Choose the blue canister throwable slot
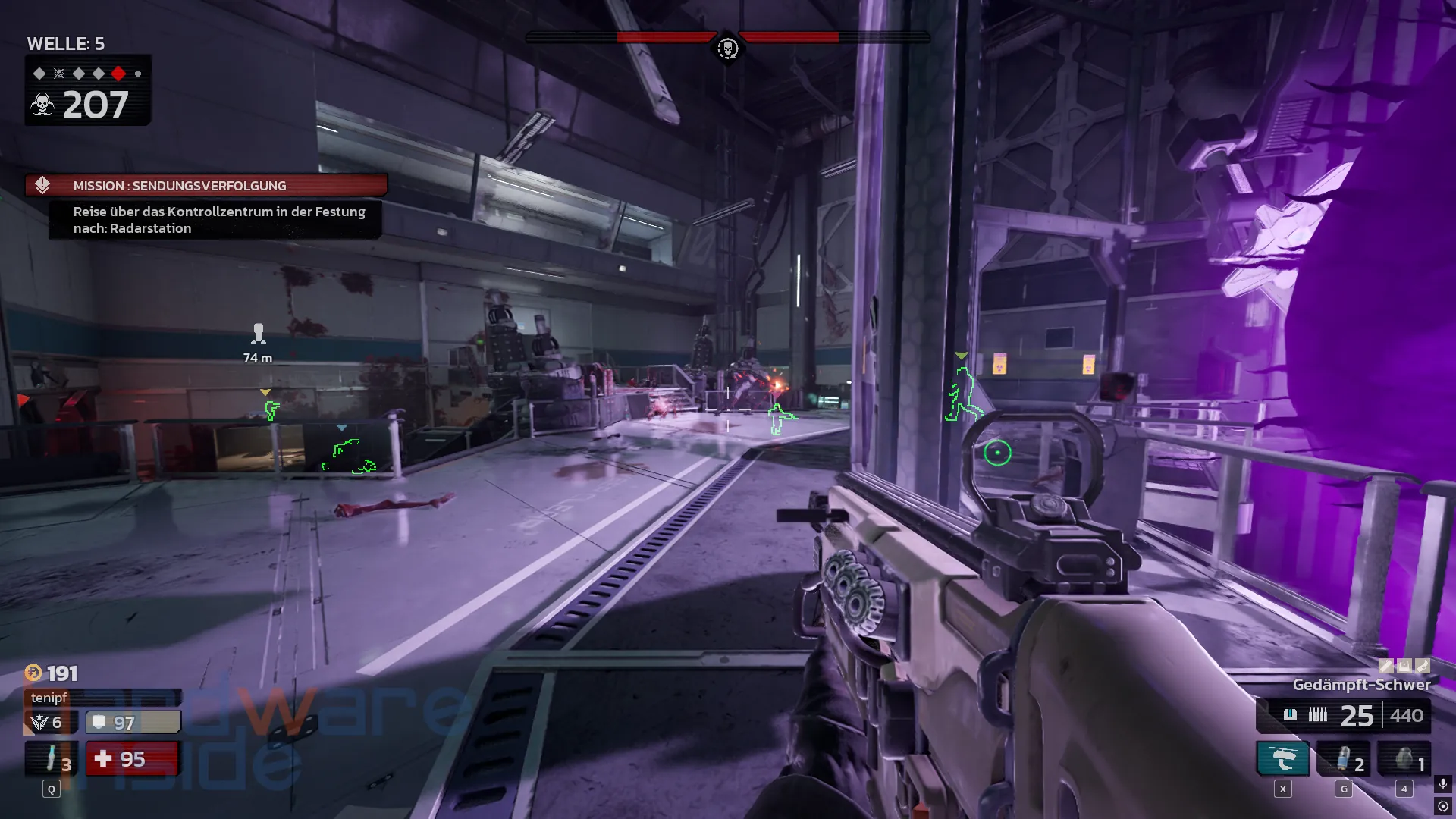This screenshot has width=1456, height=819. coord(1343,759)
